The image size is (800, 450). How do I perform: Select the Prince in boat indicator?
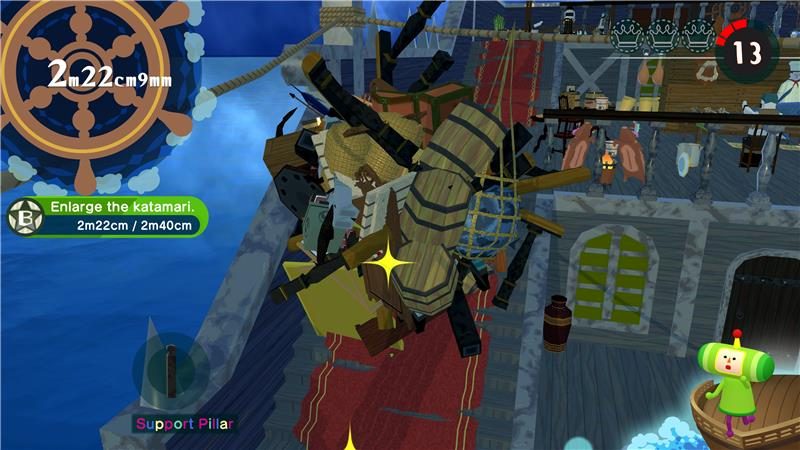pyautogui.click(x=739, y=390)
